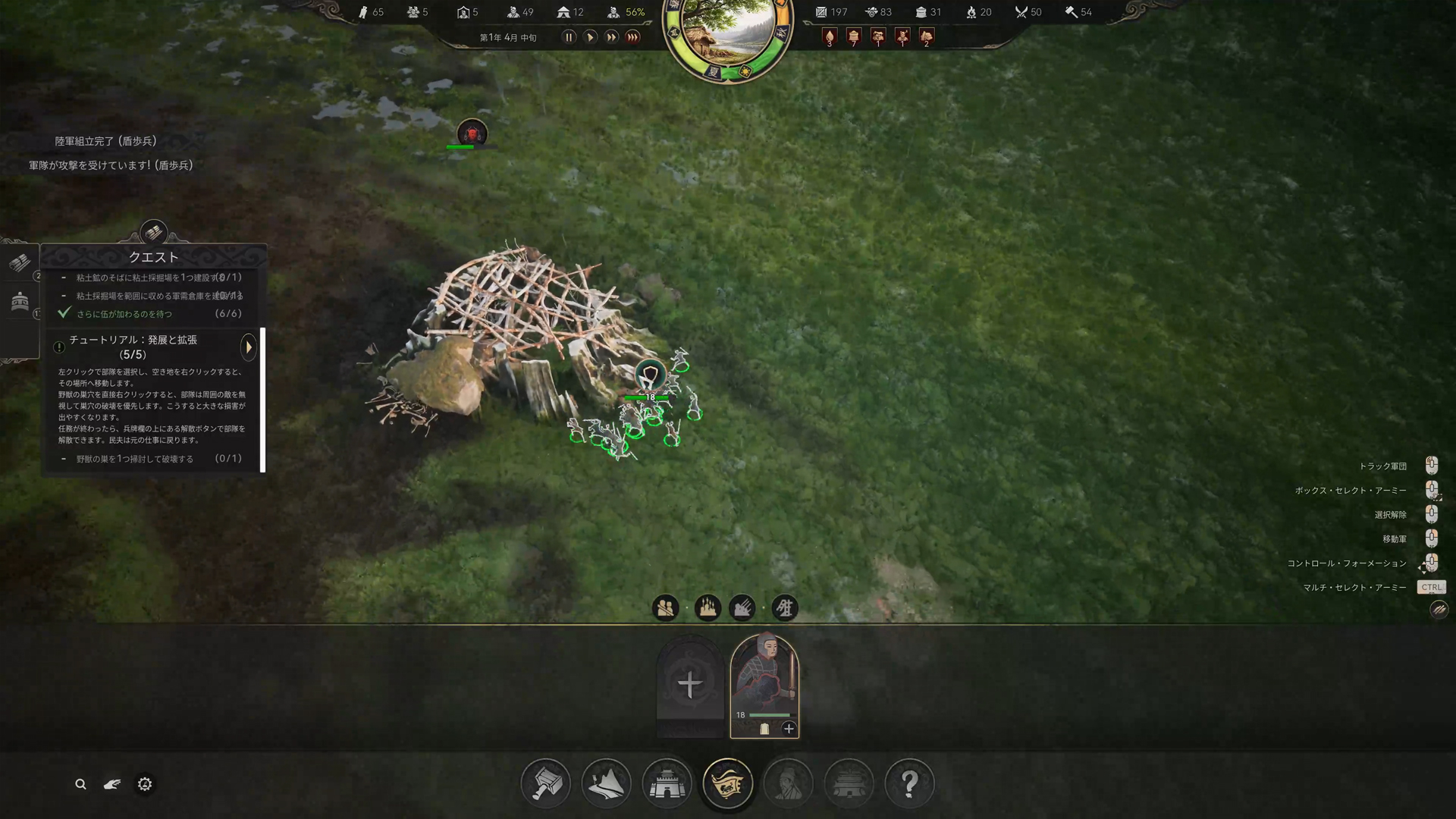Image resolution: width=1456 pixels, height=819 pixels.
Task: Select the shield infantry unit card
Action: pos(764,675)
